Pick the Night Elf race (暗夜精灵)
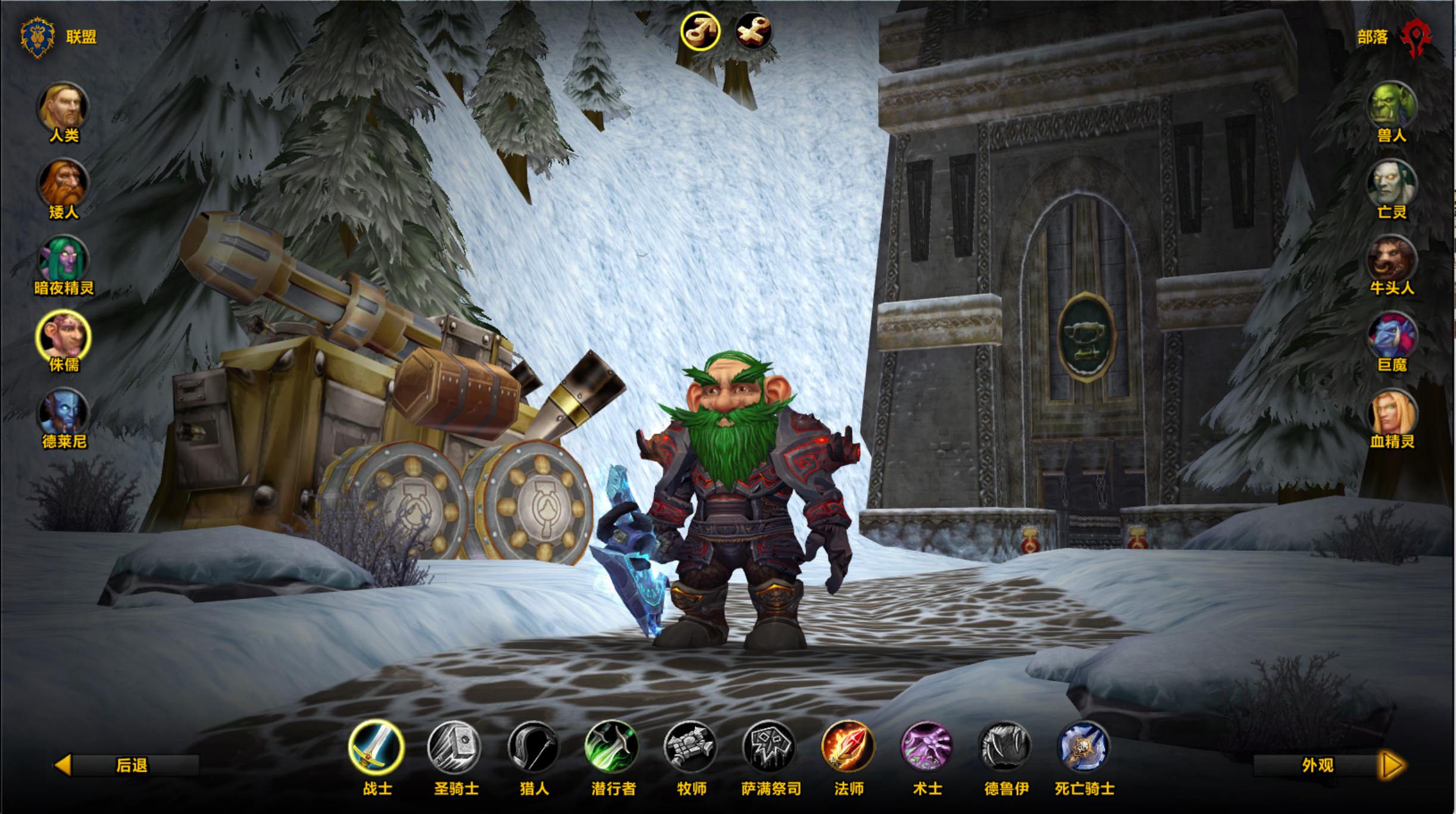Screen dimensions: 1456x814 click(x=64, y=260)
